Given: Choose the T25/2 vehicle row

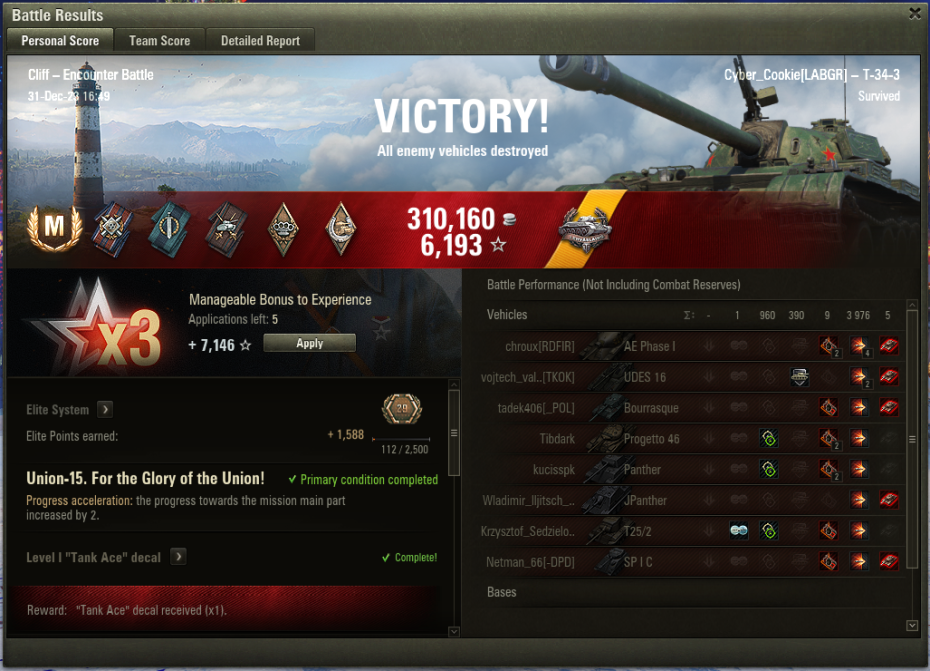Looking at the screenshot, I should (640, 532).
